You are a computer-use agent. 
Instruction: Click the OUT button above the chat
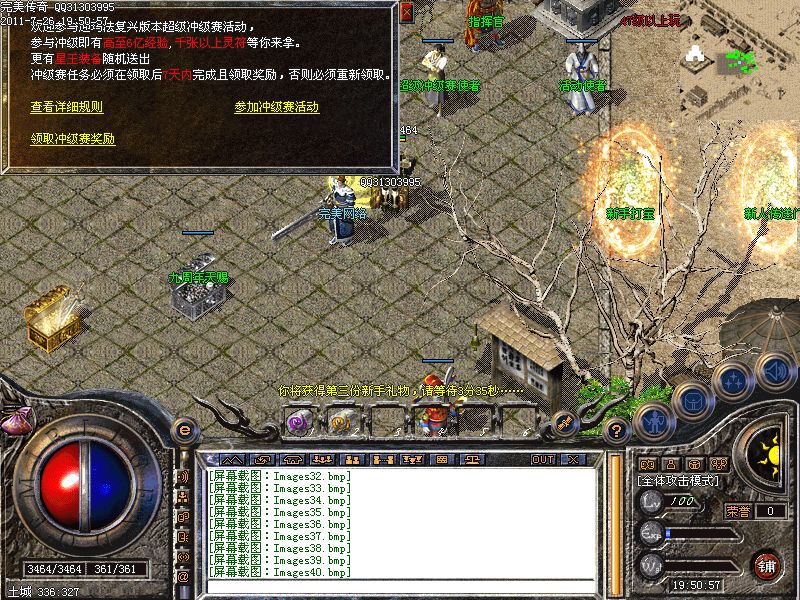[x=543, y=459]
